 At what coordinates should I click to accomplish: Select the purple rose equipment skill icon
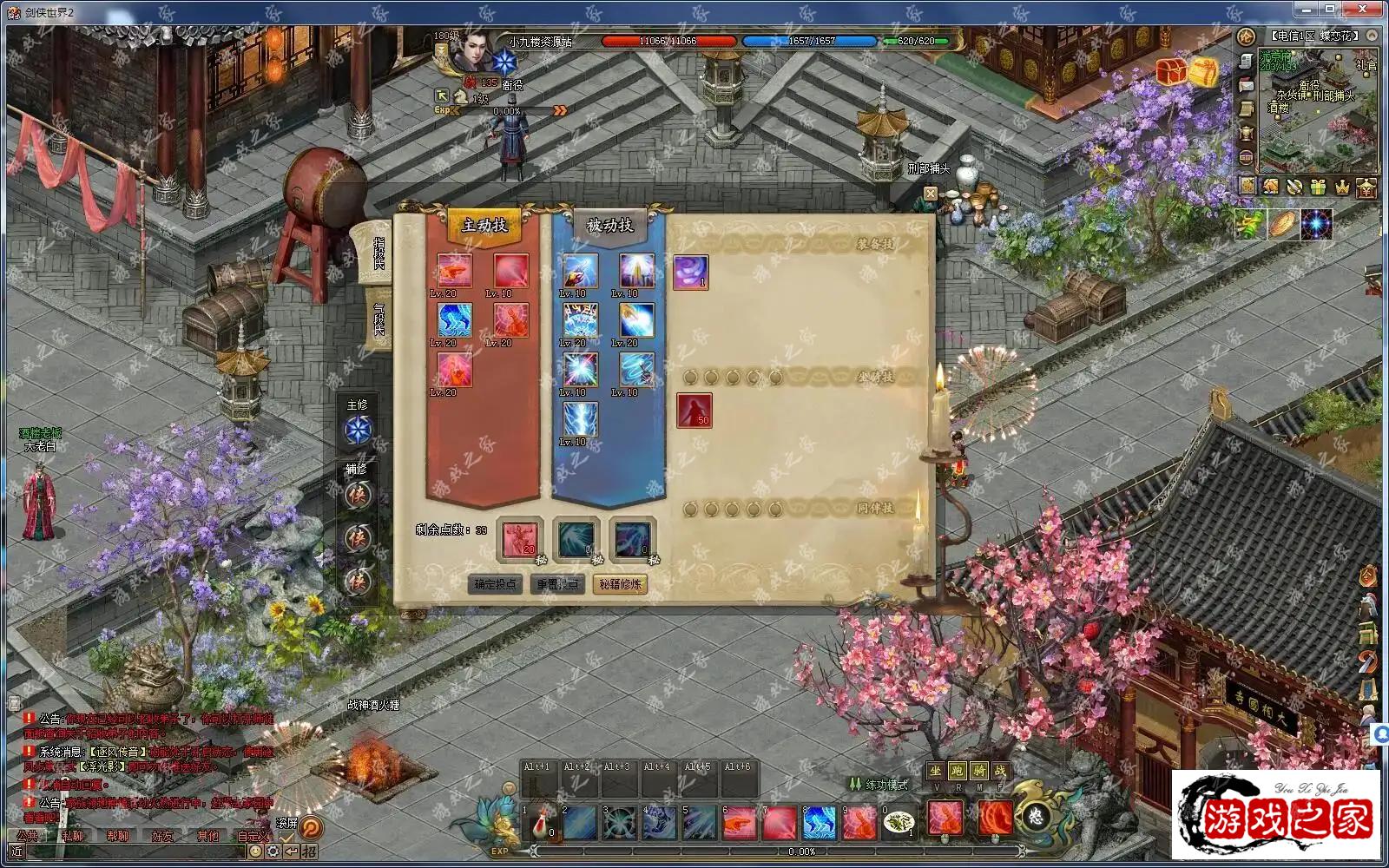click(x=691, y=272)
